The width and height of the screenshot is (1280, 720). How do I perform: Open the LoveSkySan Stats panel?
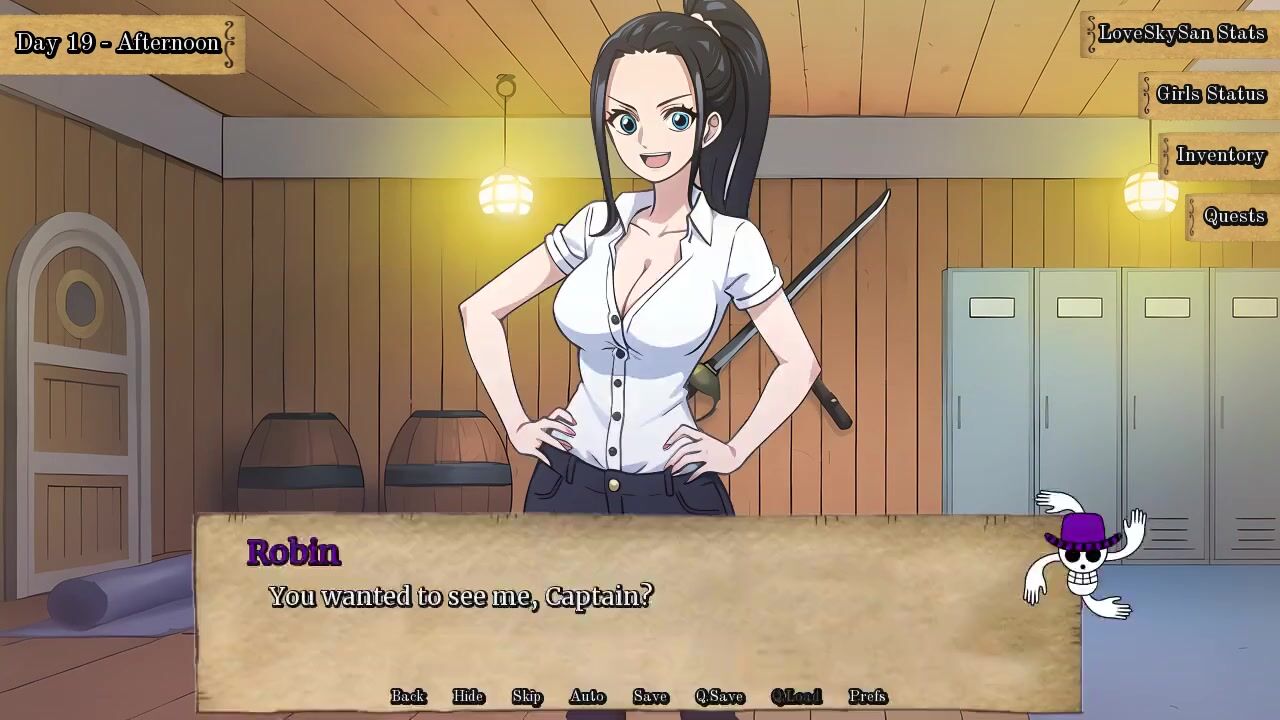point(1182,33)
